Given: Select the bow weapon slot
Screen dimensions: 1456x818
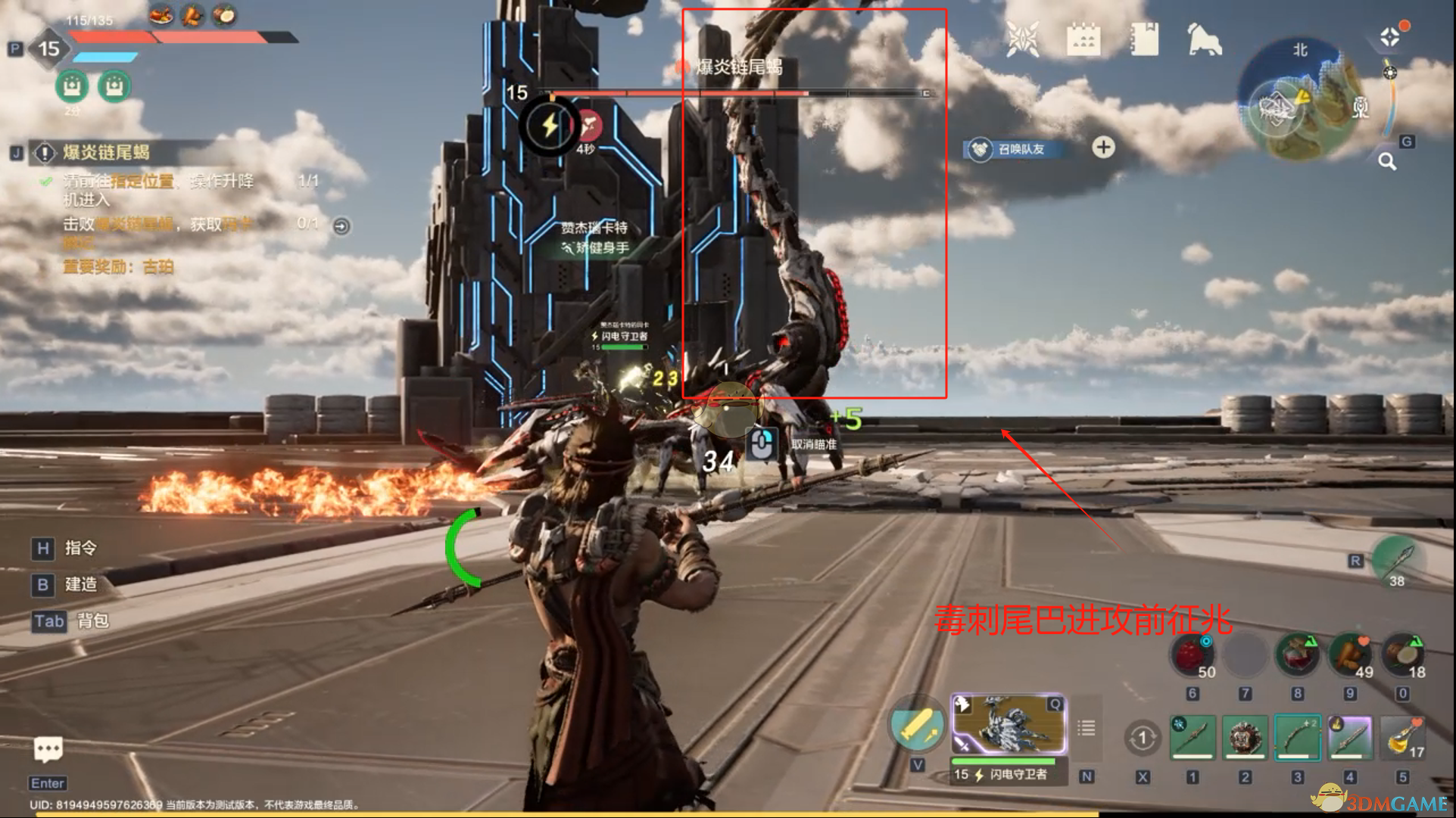Looking at the screenshot, I should 1297,737.
